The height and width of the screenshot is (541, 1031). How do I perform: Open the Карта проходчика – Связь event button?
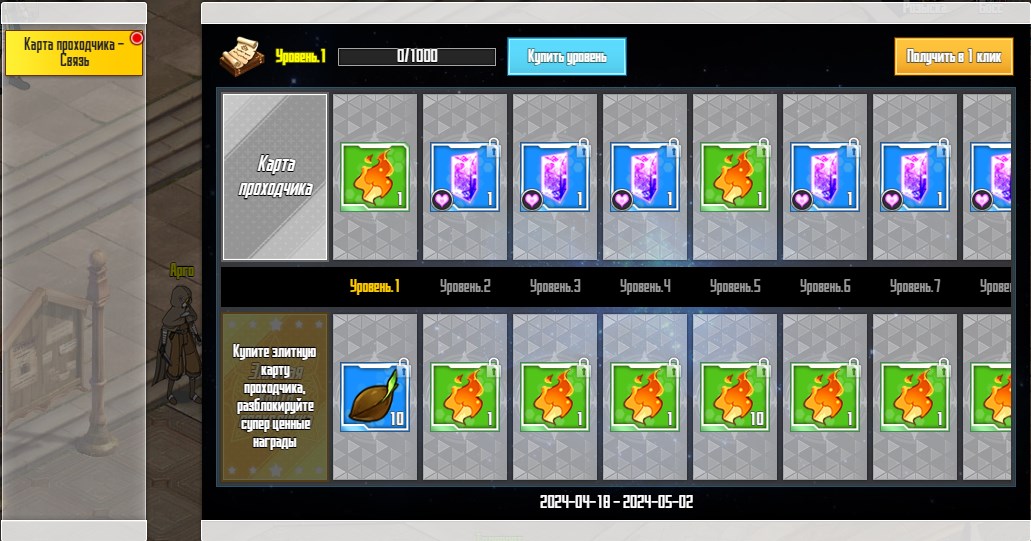(74, 53)
